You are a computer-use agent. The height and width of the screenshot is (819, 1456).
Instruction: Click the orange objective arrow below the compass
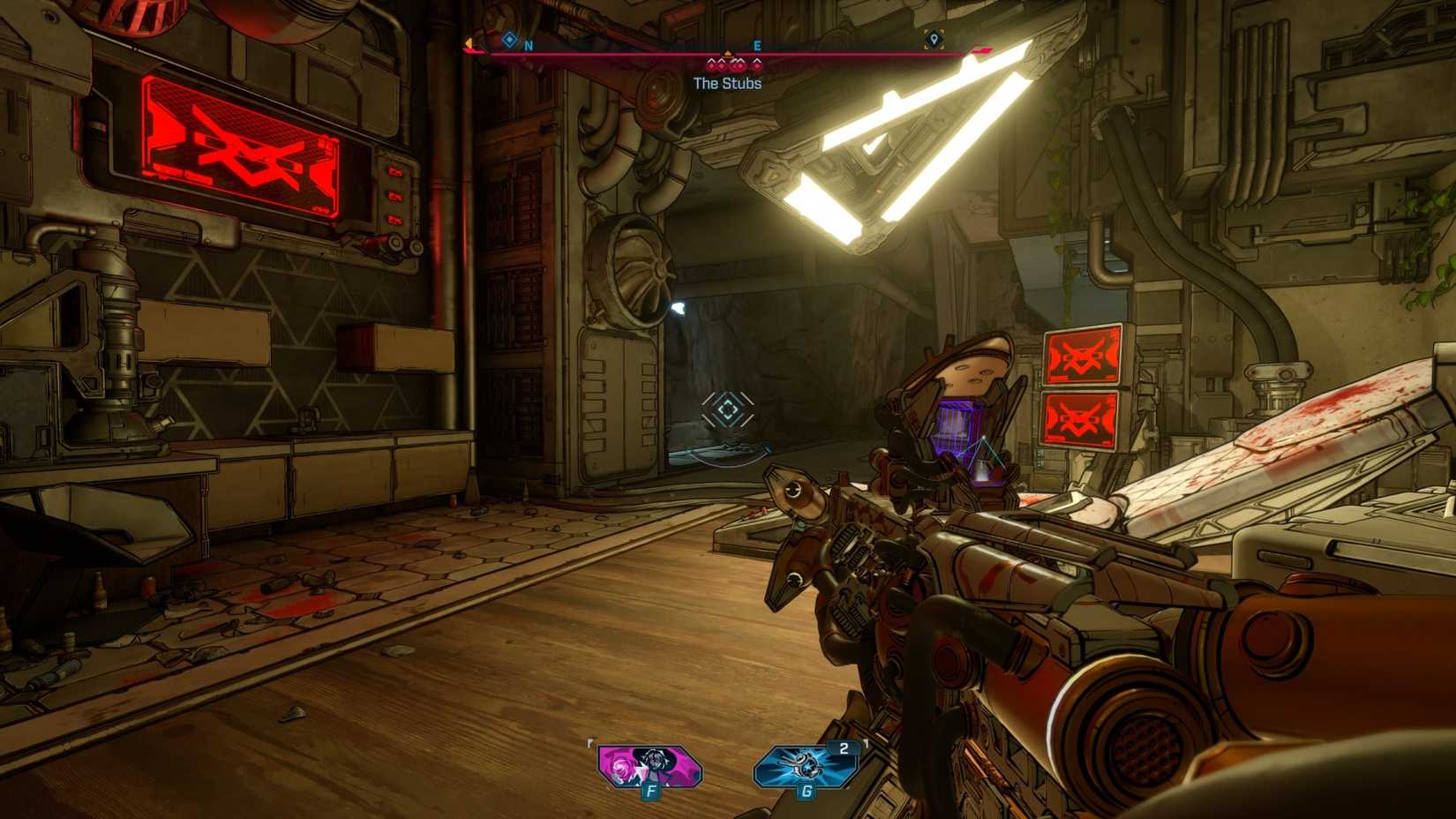[728, 53]
